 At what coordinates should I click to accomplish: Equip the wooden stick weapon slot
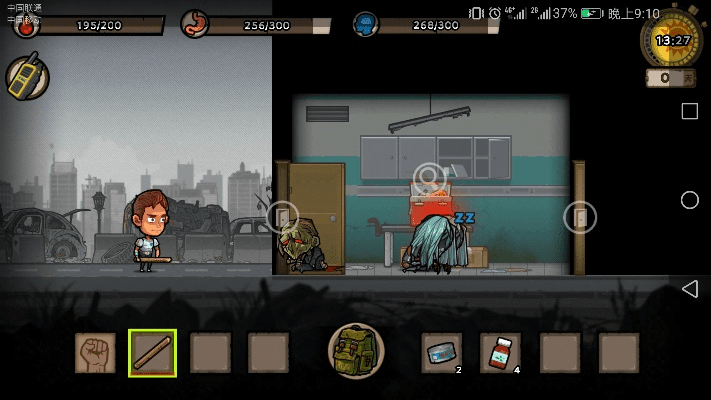[x=152, y=353]
